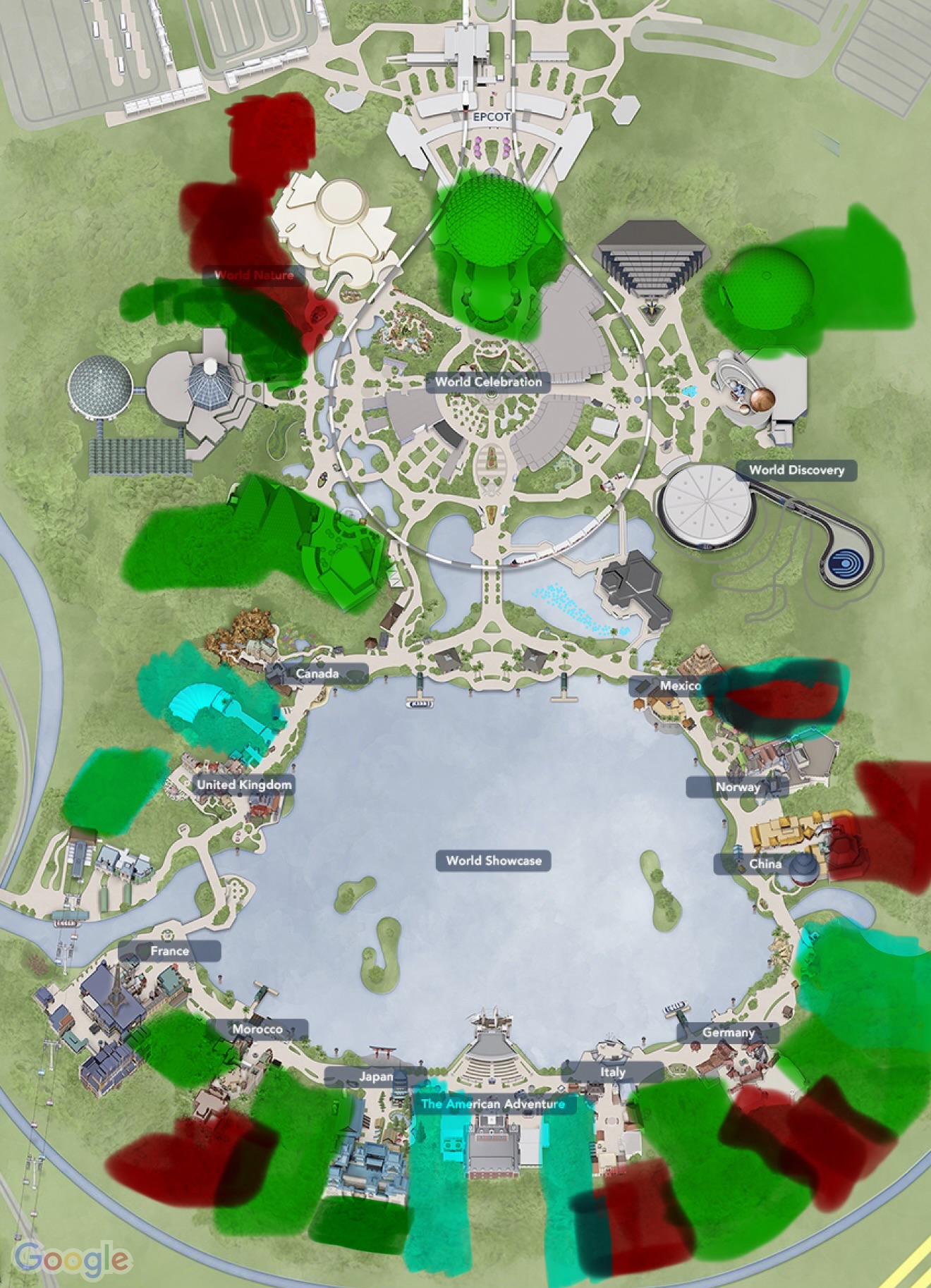Choose the China pavilion label
Viewport: 931px width, 1288px height.
(x=765, y=864)
